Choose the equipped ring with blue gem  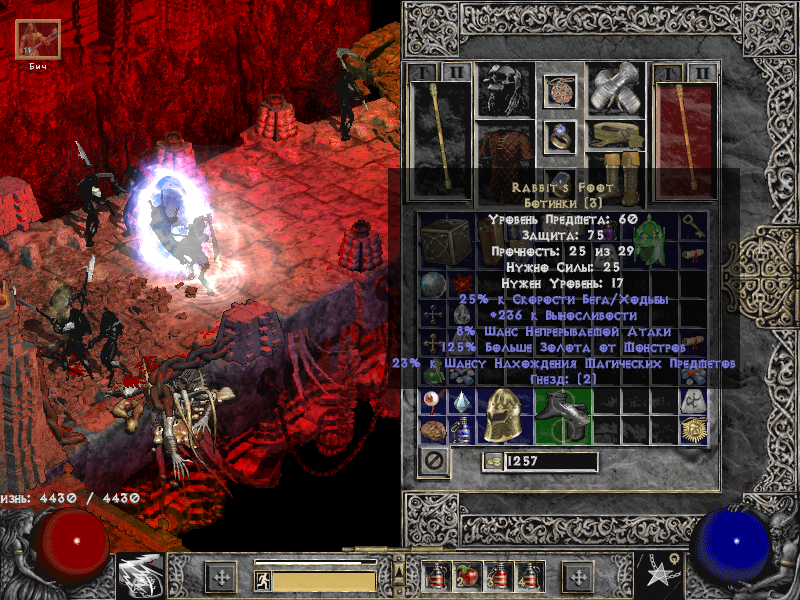(560, 137)
